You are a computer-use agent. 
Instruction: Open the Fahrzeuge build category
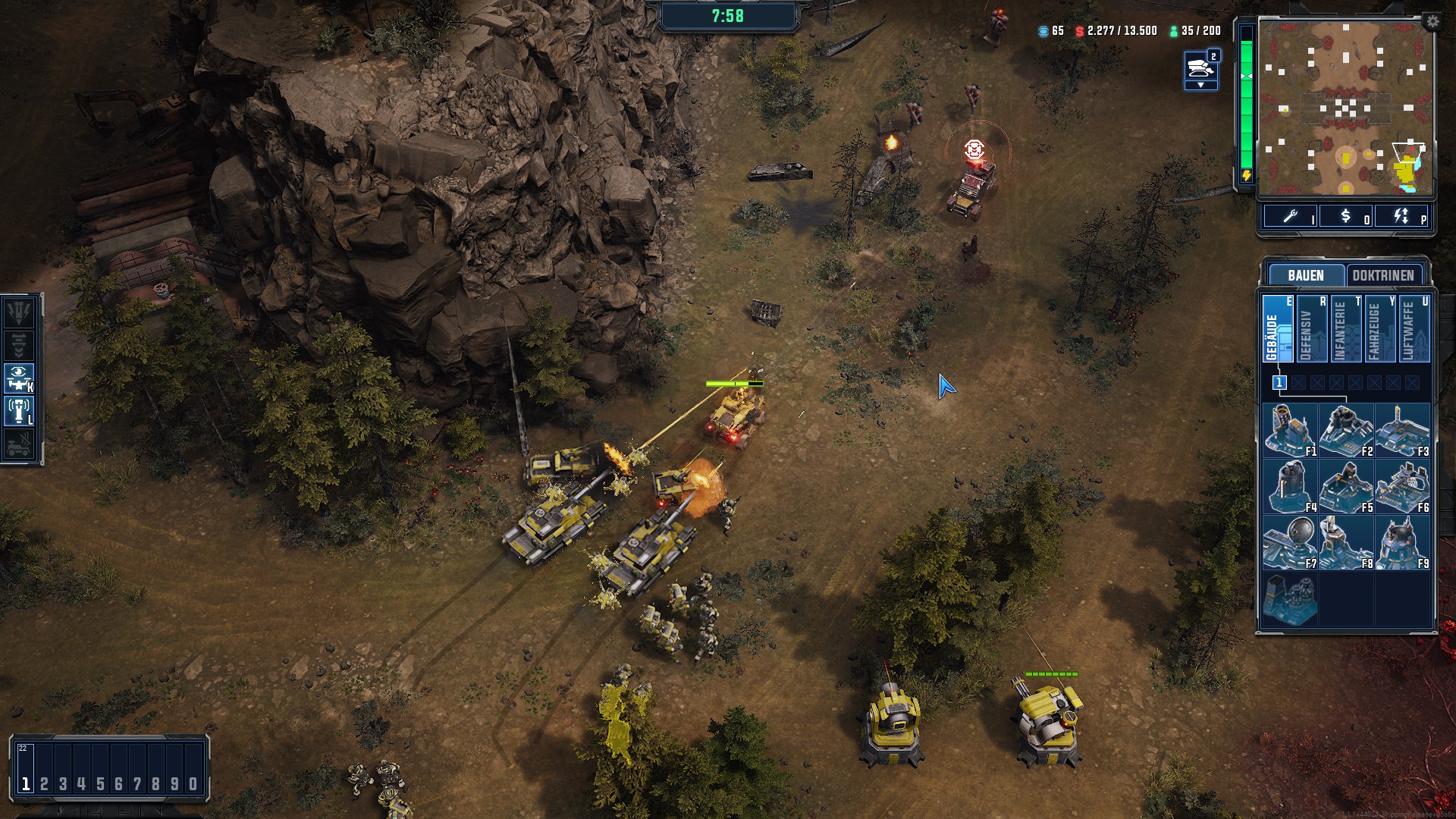point(1379,328)
